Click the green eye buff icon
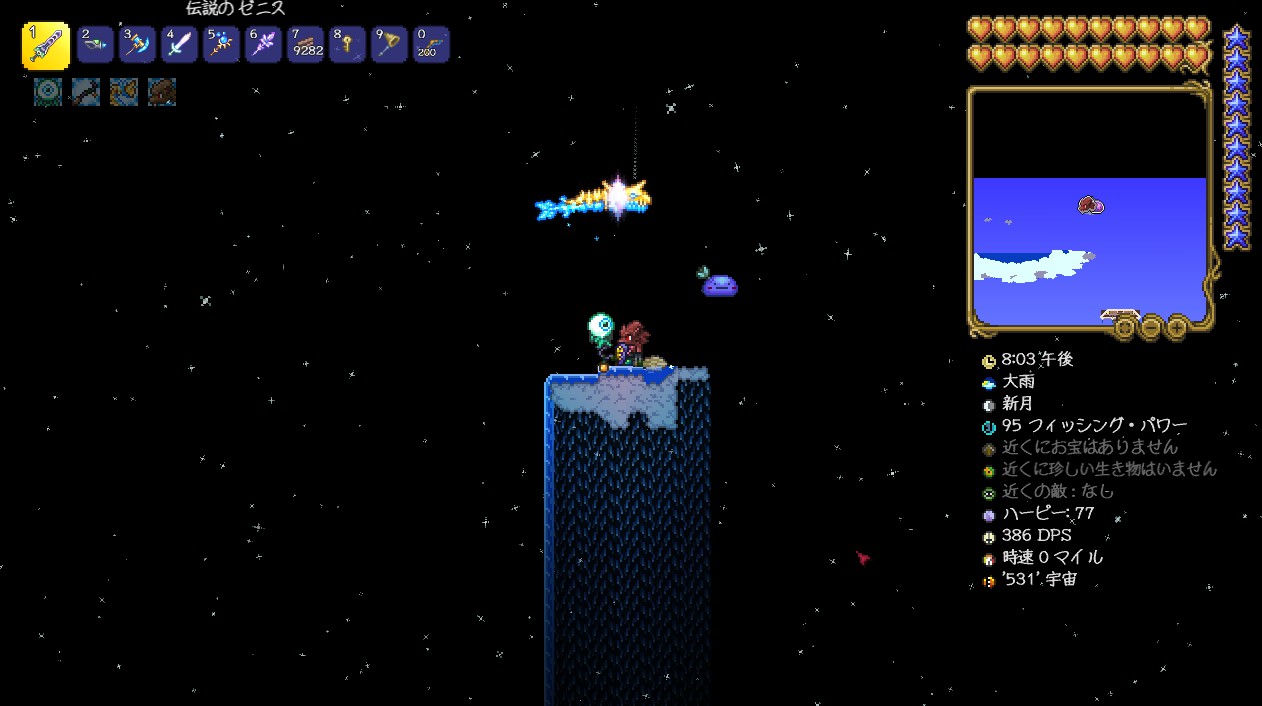1262x706 pixels. (48, 92)
